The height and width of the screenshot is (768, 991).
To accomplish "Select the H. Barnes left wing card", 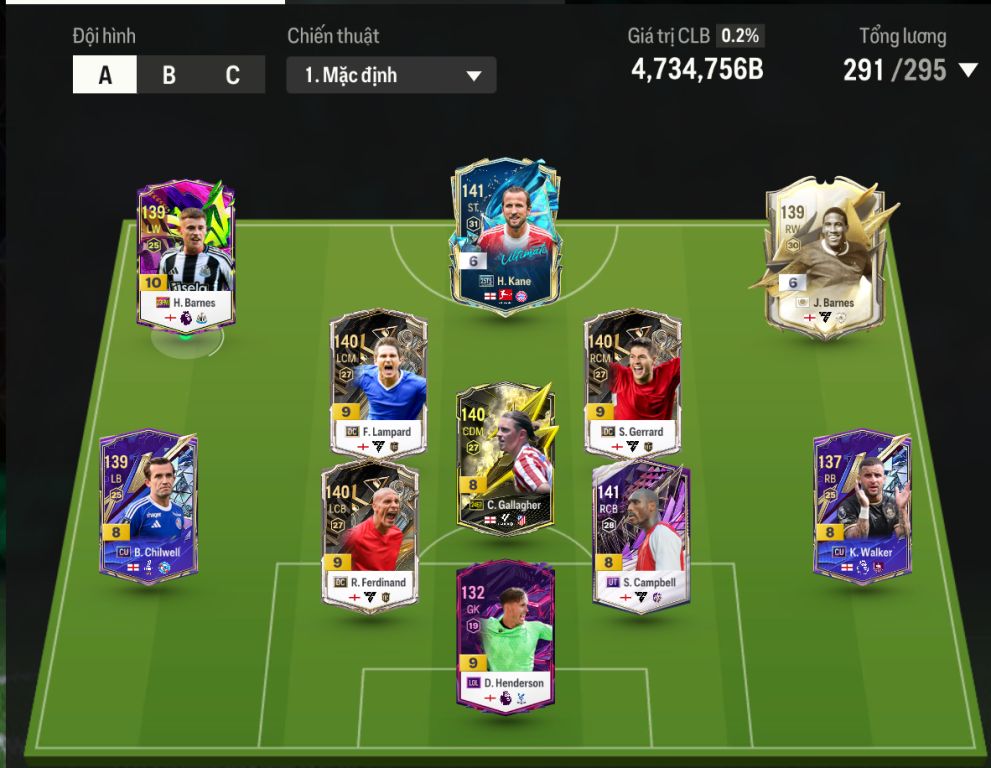I will [x=186, y=253].
